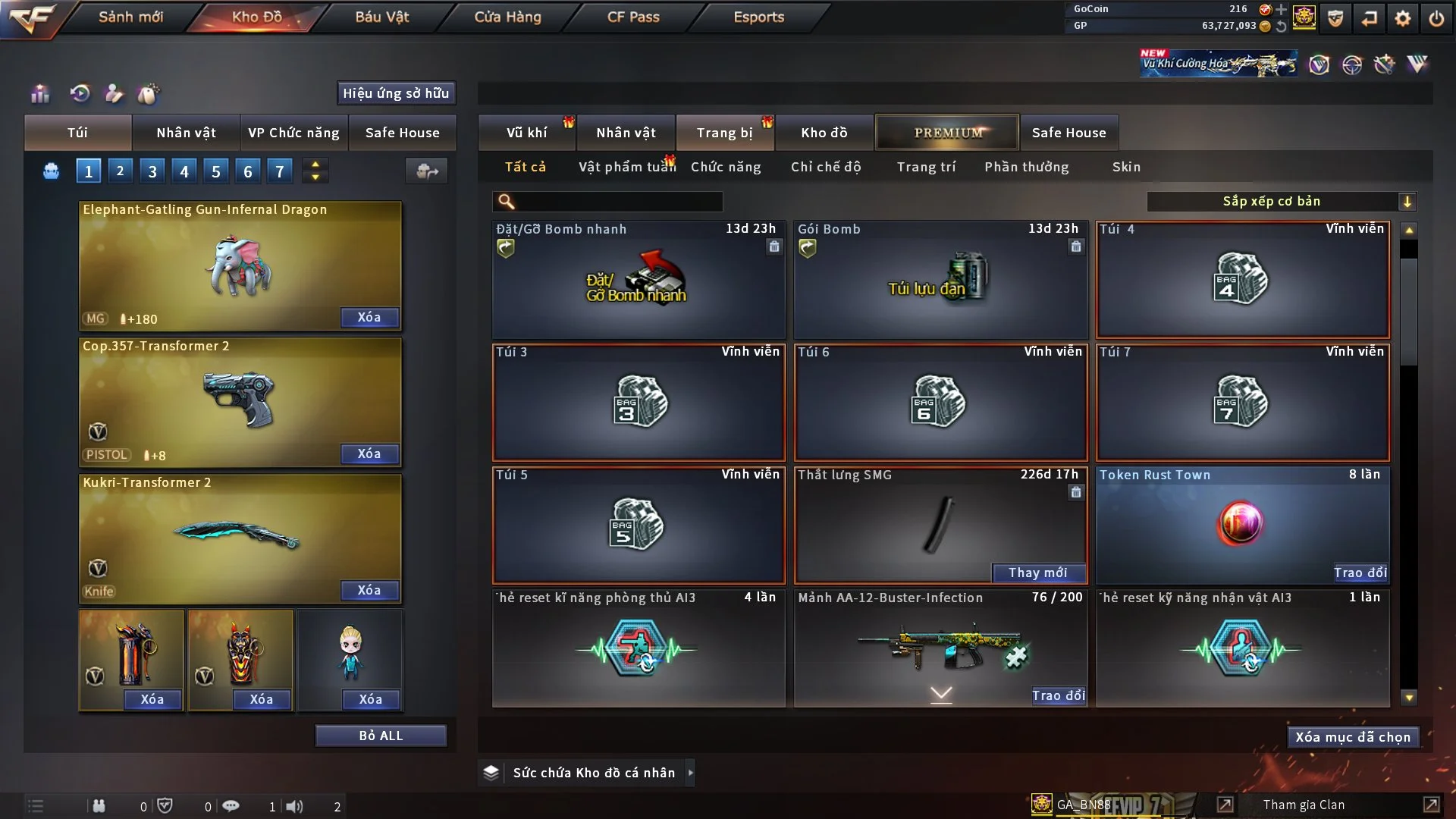Screen dimensions: 1456x819
Task: Click the Hiệu ứng sở hữu button
Action: tap(396, 93)
